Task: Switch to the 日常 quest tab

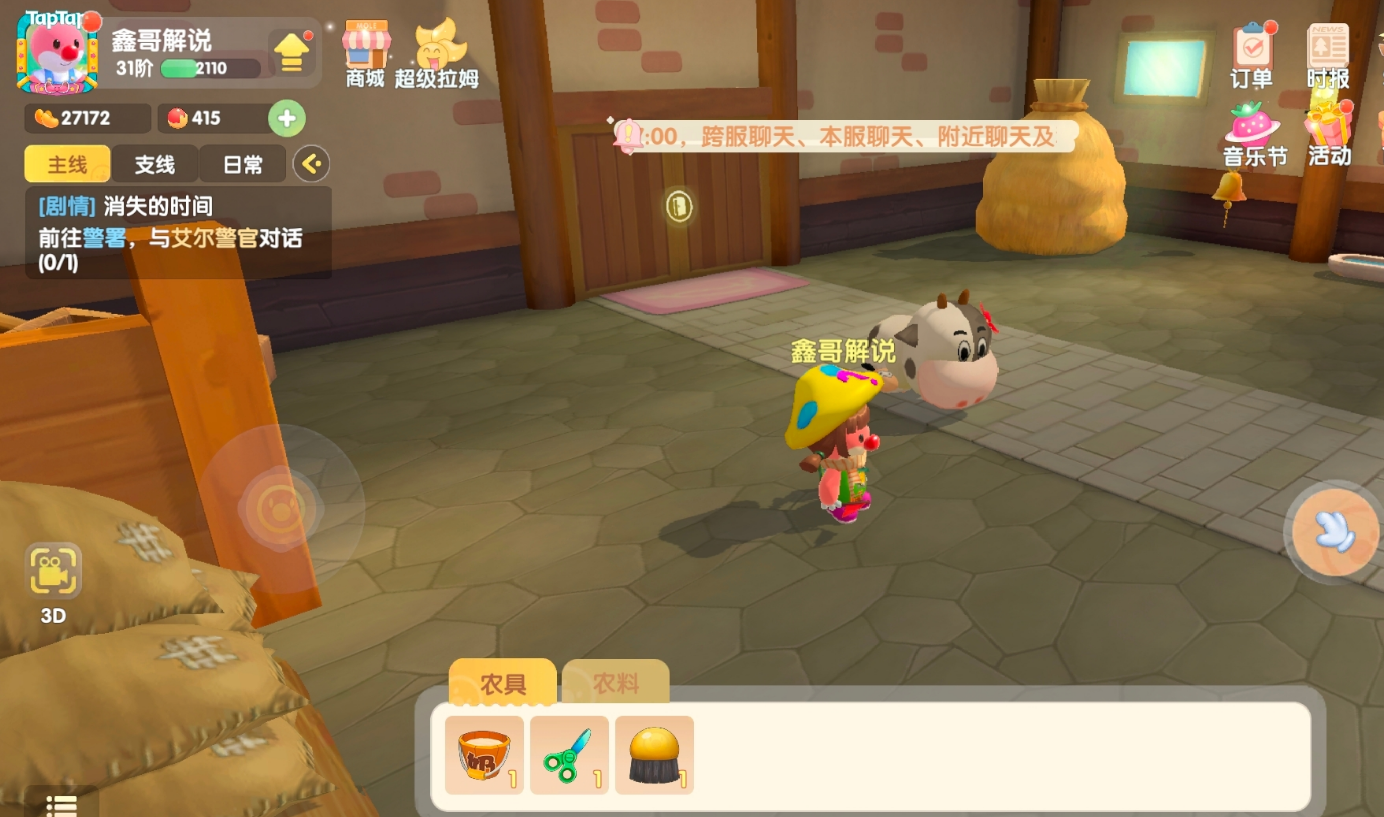Action: tap(243, 164)
